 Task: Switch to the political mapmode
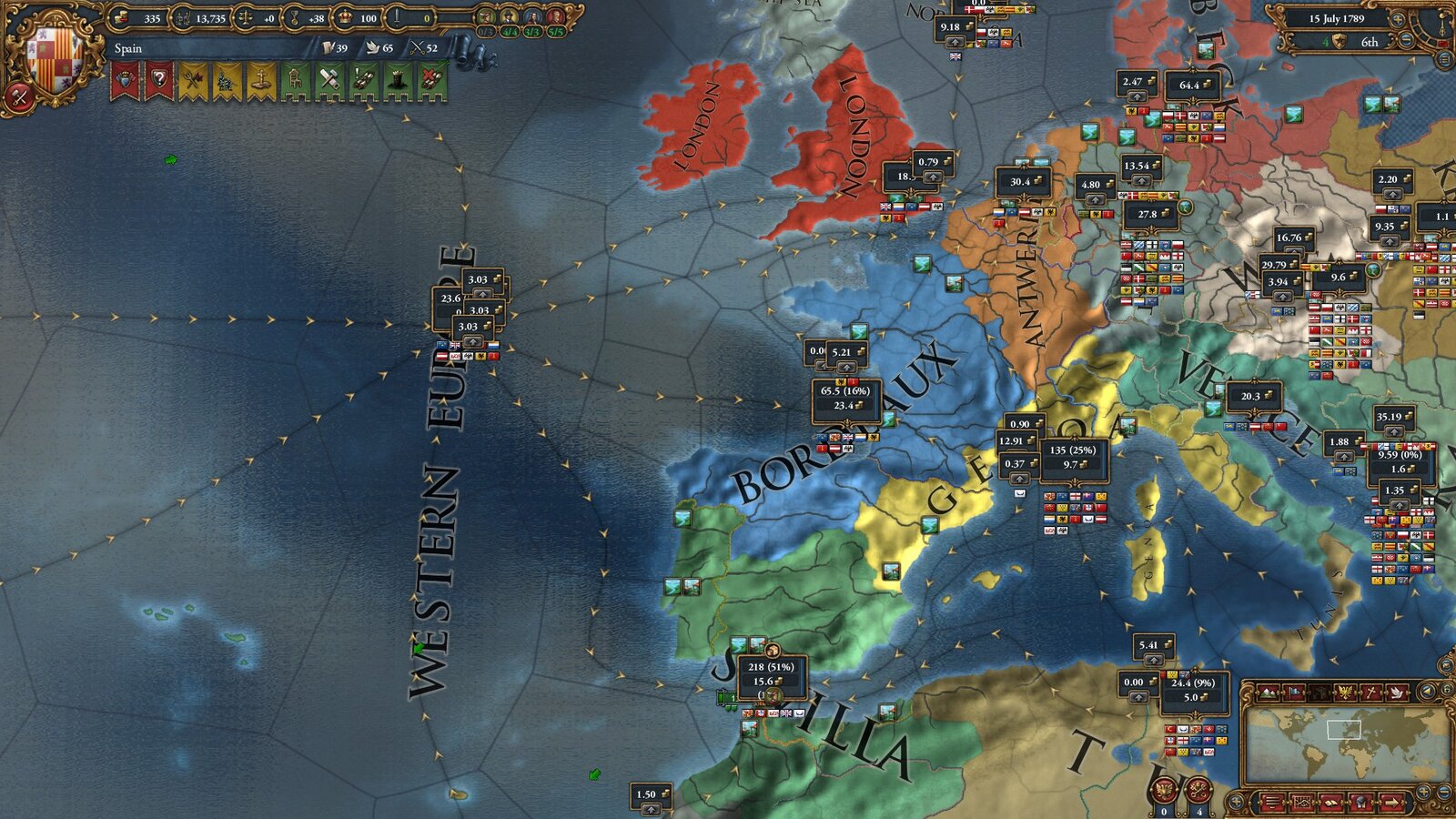[1293, 693]
